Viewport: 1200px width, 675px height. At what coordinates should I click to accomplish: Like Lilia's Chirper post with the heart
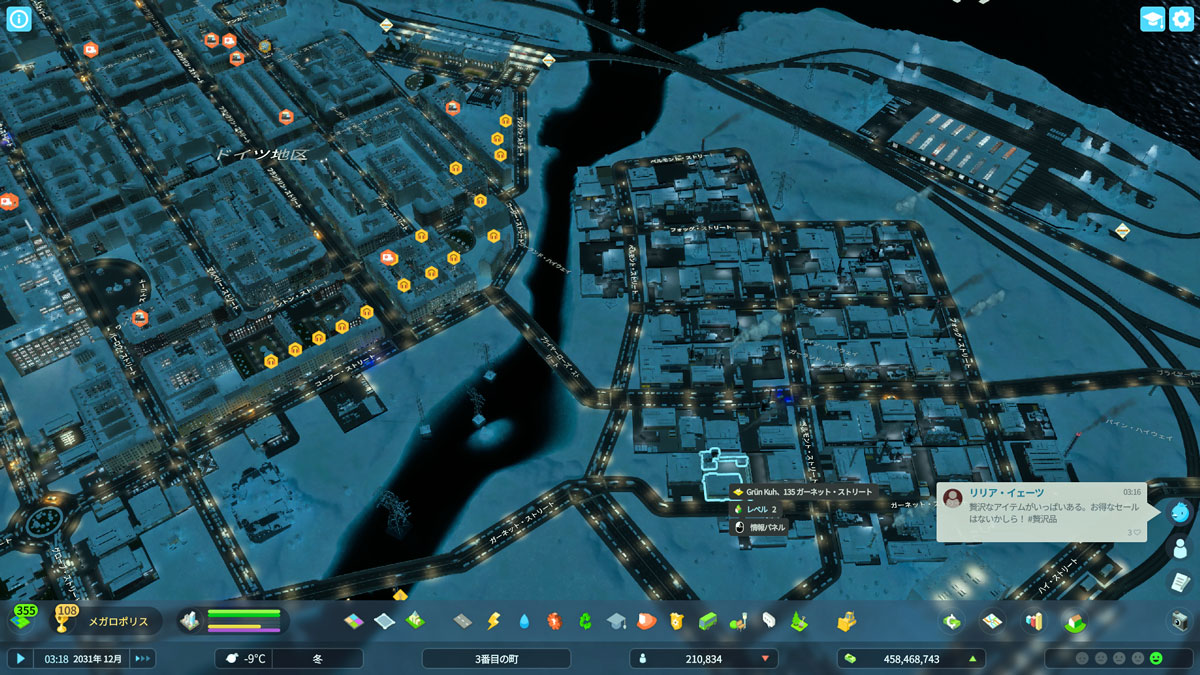[x=1135, y=532]
